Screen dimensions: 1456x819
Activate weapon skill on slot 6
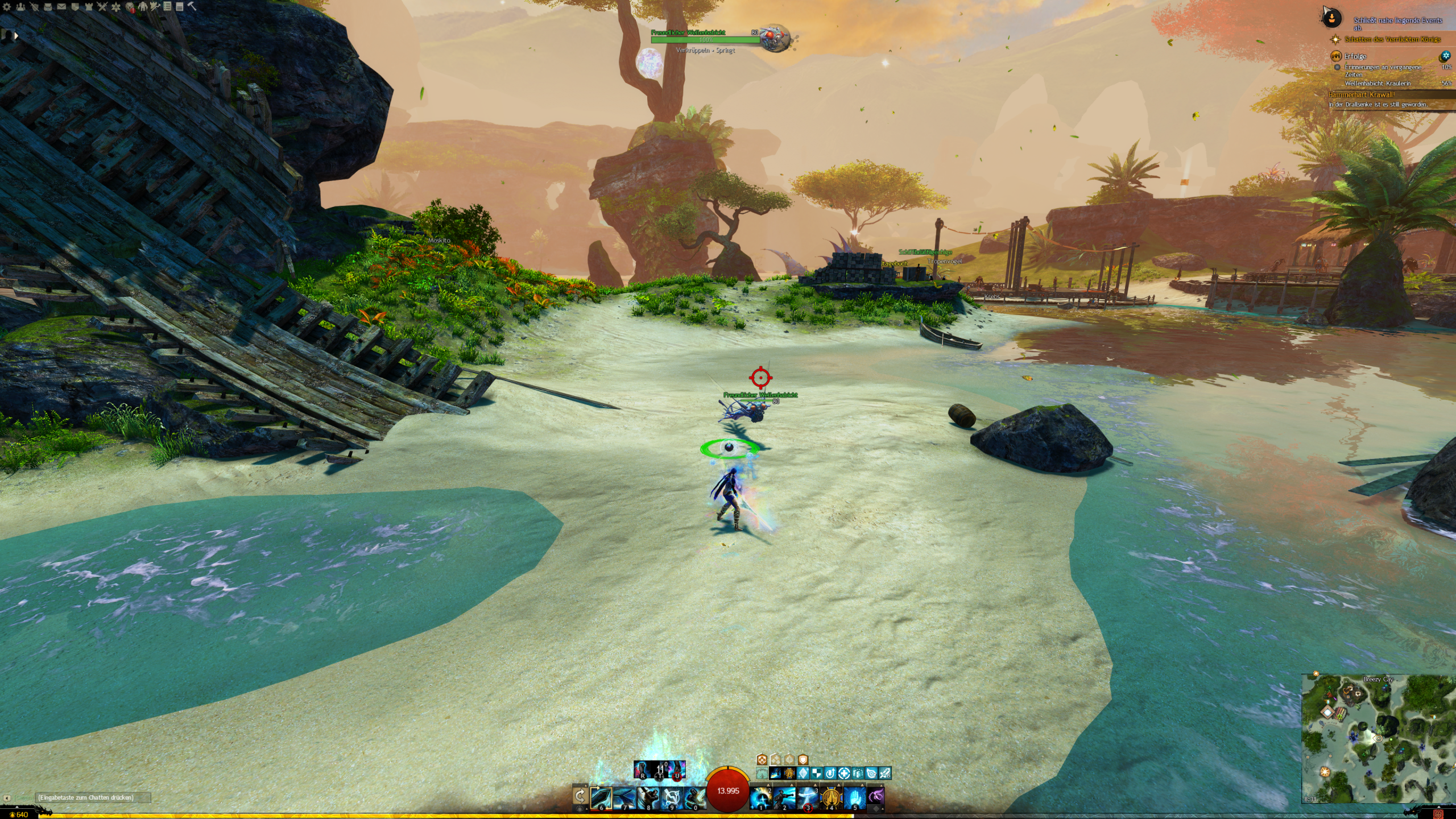pos(601,798)
